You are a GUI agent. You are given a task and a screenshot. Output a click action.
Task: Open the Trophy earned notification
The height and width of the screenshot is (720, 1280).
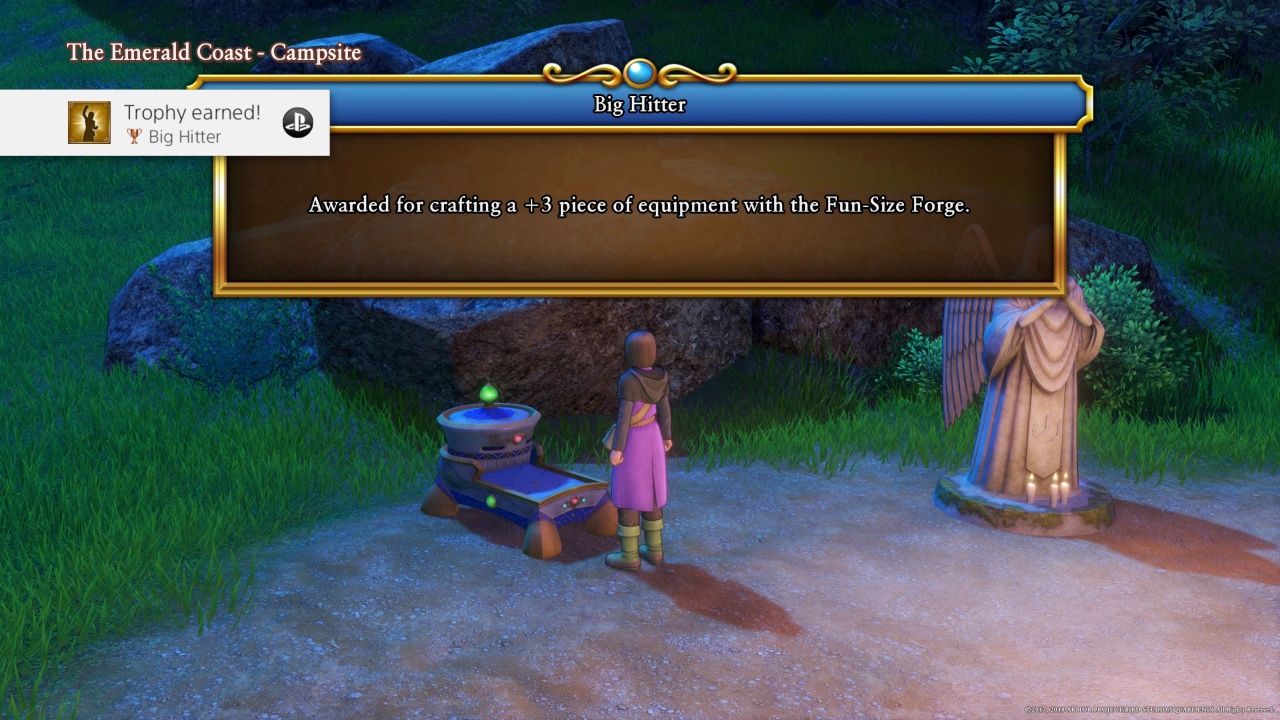point(190,123)
